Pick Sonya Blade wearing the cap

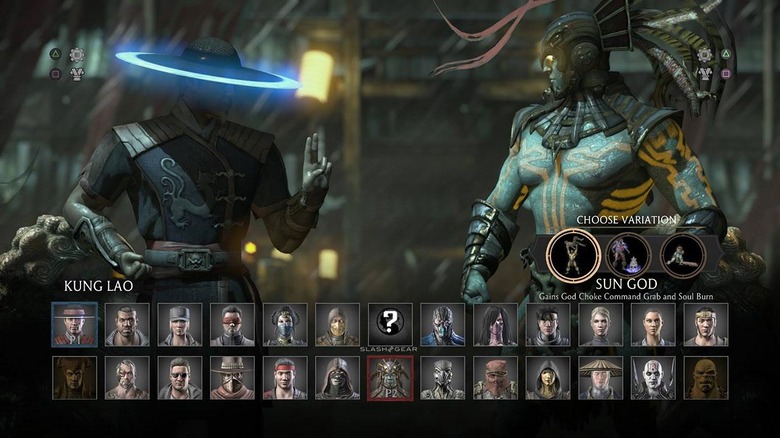click(x=180, y=324)
